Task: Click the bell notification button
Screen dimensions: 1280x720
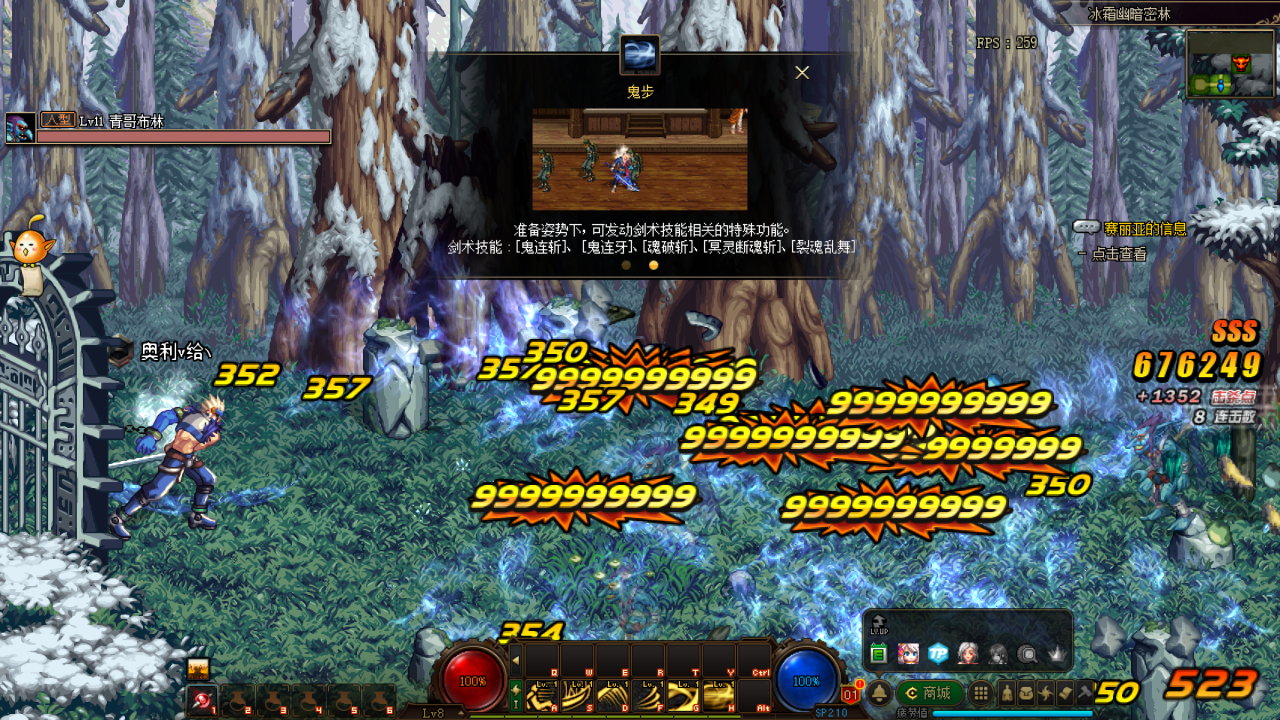Action: [x=880, y=693]
